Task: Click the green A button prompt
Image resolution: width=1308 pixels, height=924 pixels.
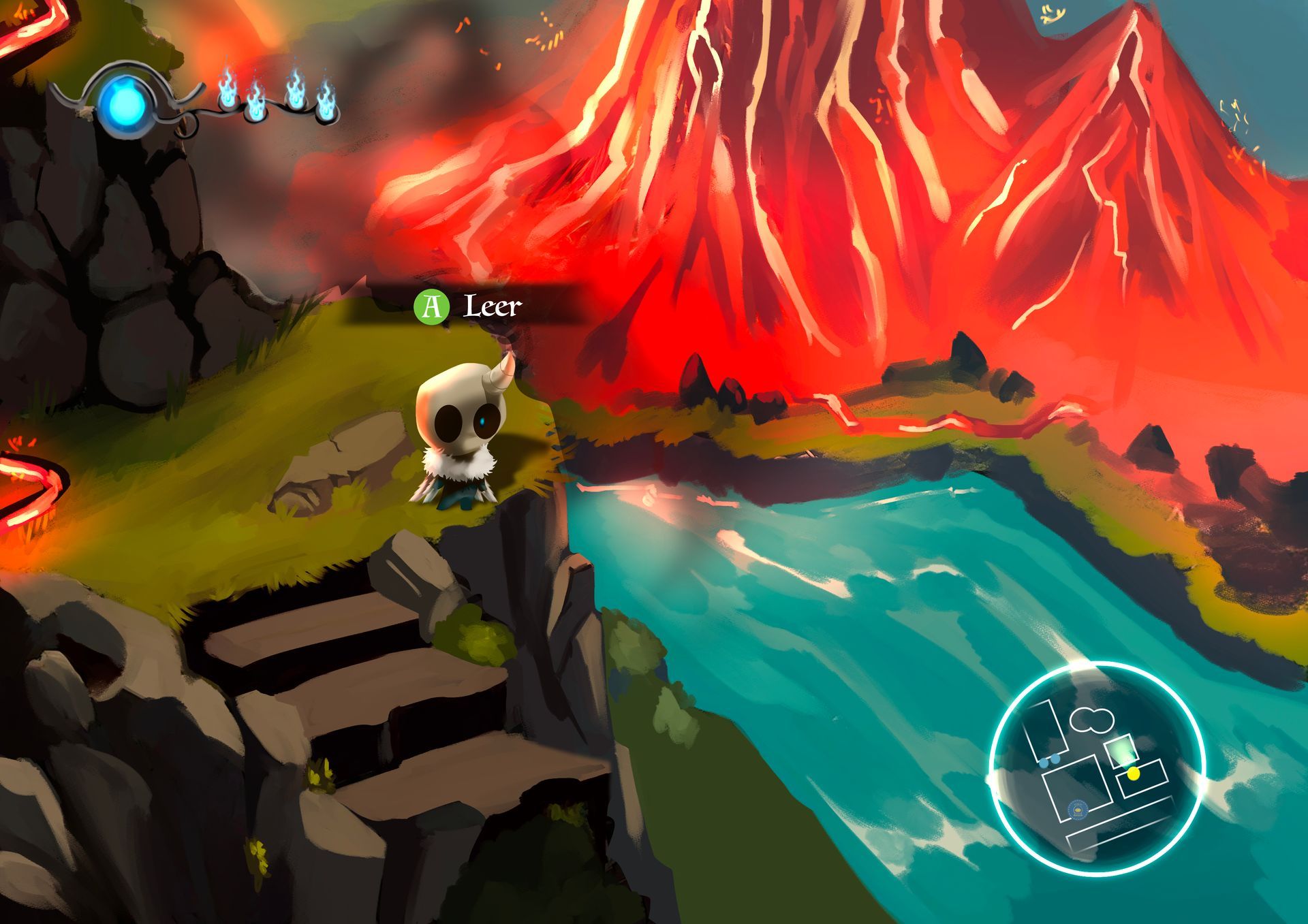Action: pos(432,306)
